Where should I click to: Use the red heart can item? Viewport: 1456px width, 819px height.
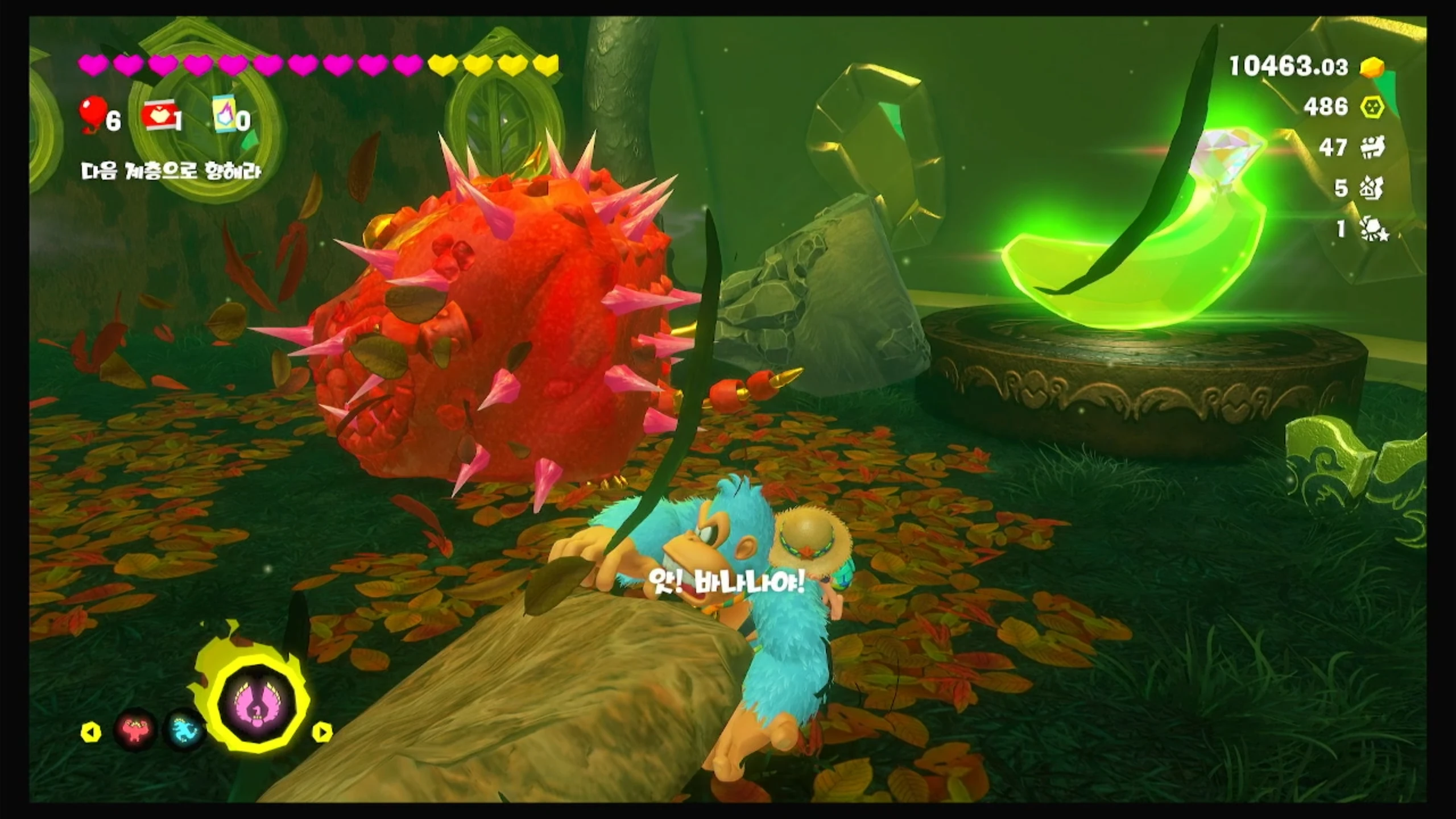coord(159,115)
